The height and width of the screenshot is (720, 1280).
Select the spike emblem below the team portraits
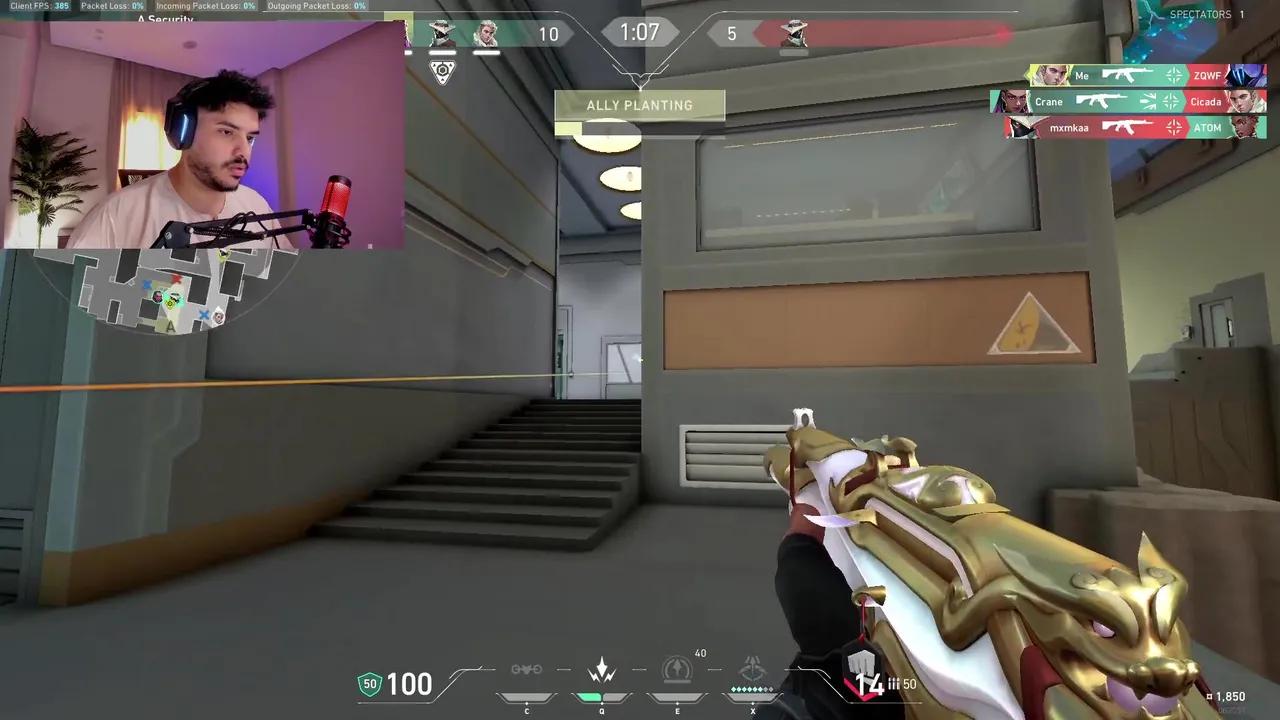[x=442, y=70]
